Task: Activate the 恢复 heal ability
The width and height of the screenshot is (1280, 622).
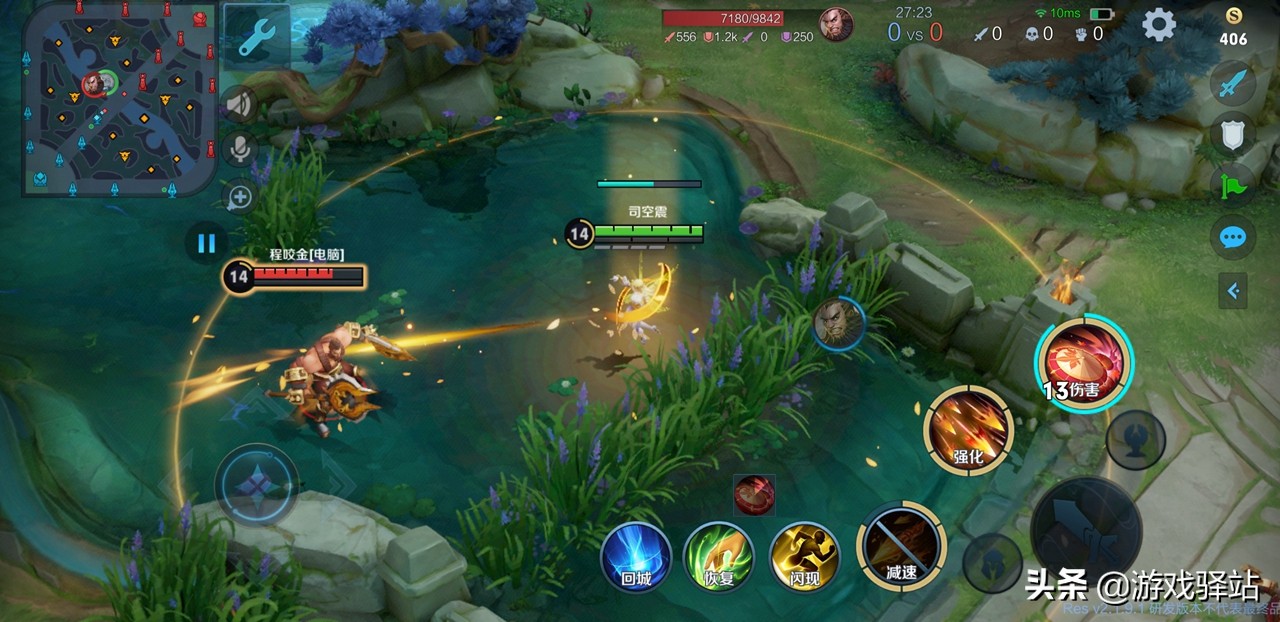Action: click(x=719, y=556)
